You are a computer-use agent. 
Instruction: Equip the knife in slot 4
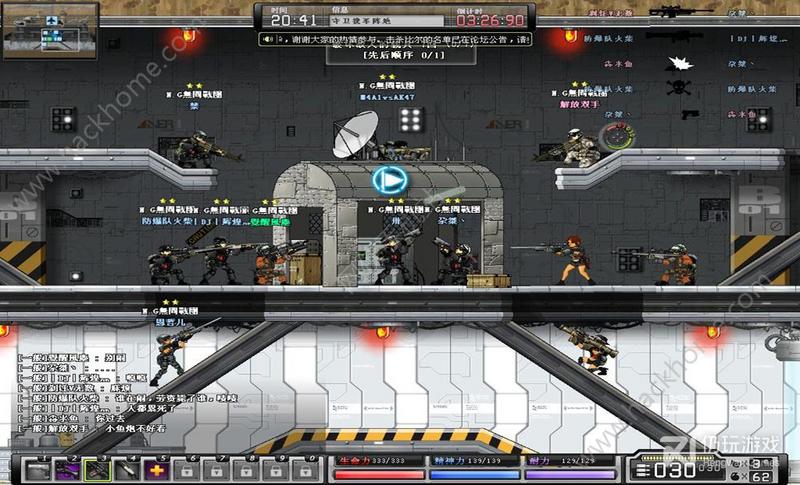(128, 469)
